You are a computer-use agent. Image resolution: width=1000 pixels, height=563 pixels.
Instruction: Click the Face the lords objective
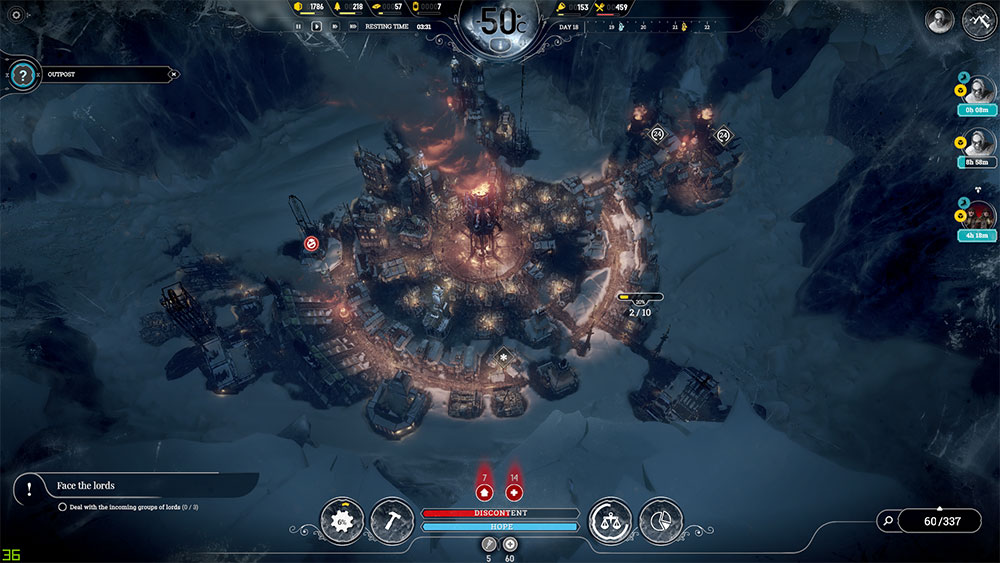(86, 486)
